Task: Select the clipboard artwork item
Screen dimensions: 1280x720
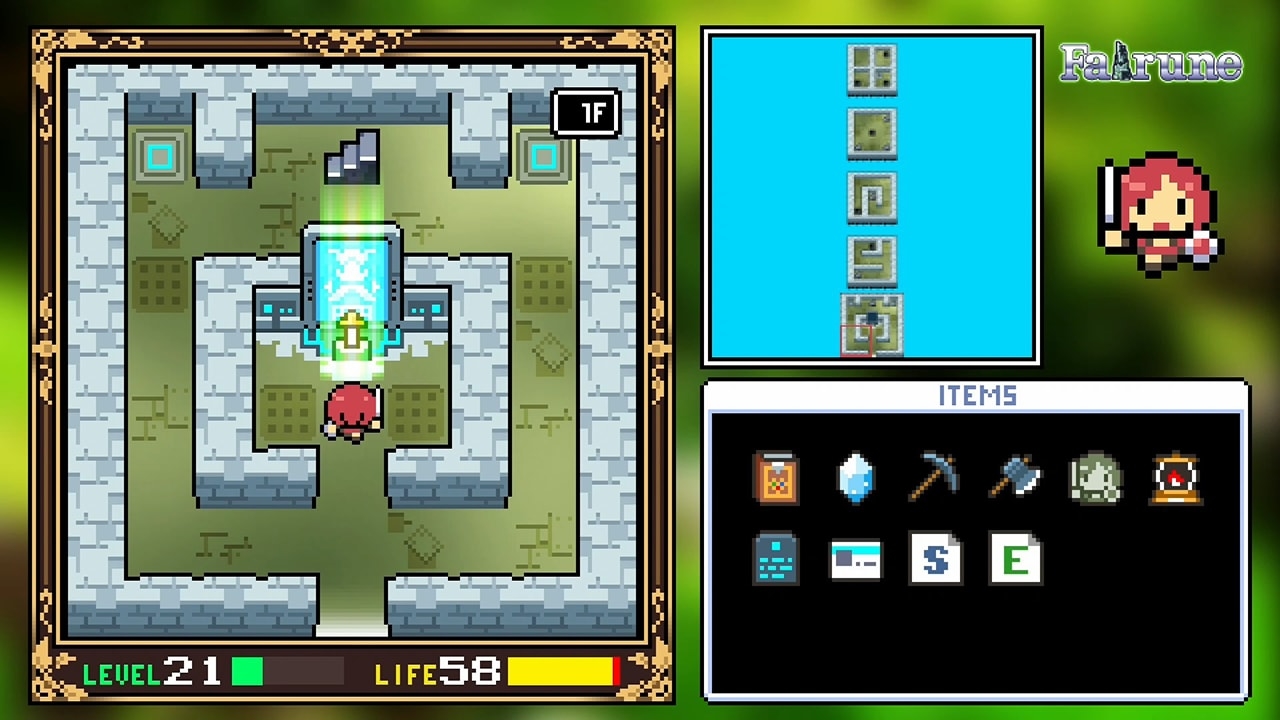Action: coord(775,478)
